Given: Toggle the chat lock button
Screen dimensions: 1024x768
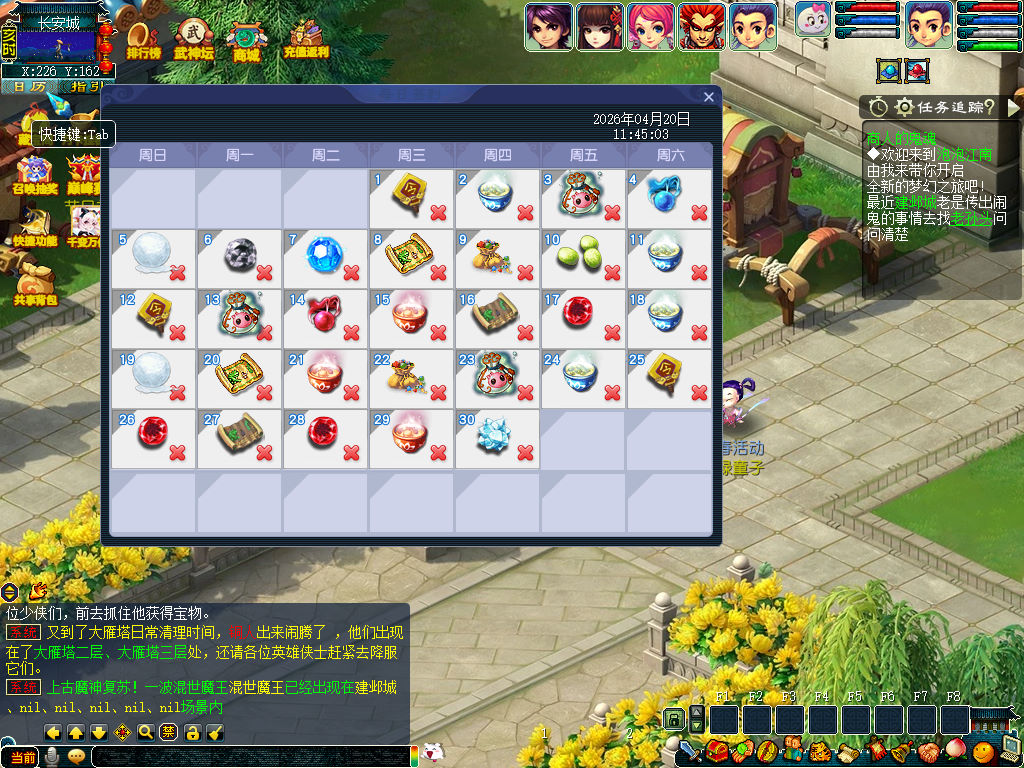Looking at the screenshot, I should (193, 732).
